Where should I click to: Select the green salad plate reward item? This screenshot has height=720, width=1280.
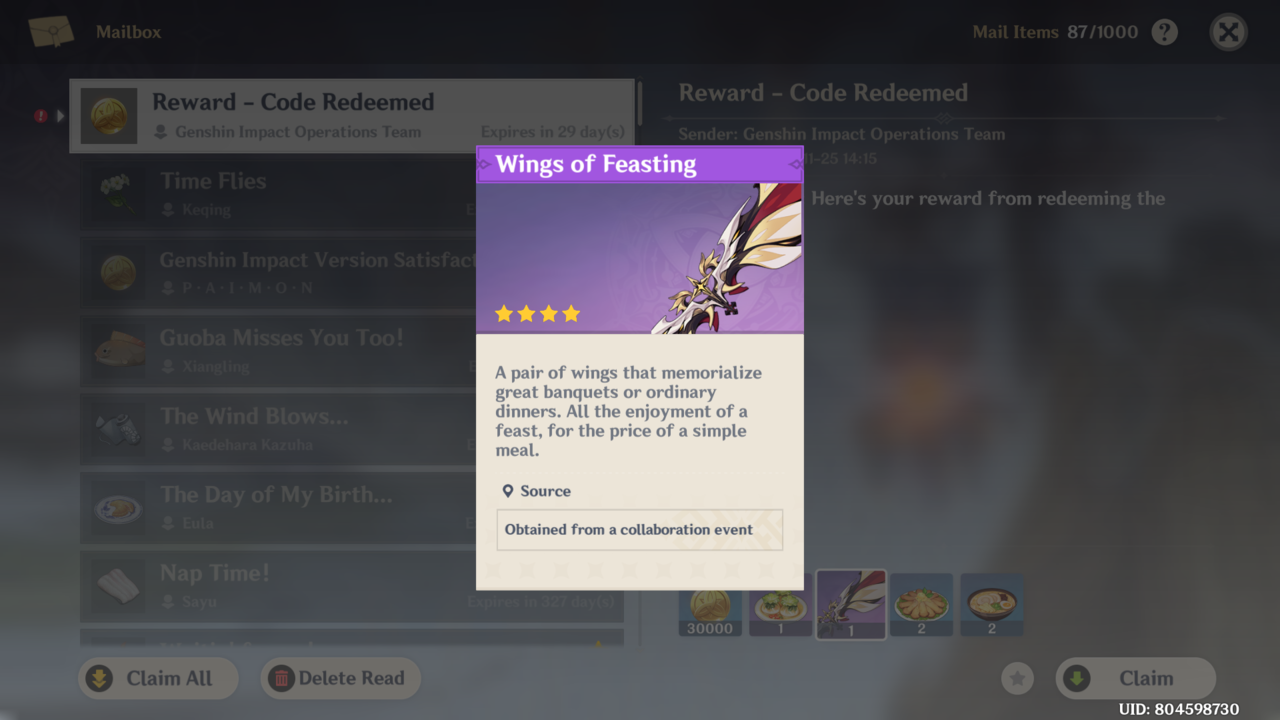(780, 606)
